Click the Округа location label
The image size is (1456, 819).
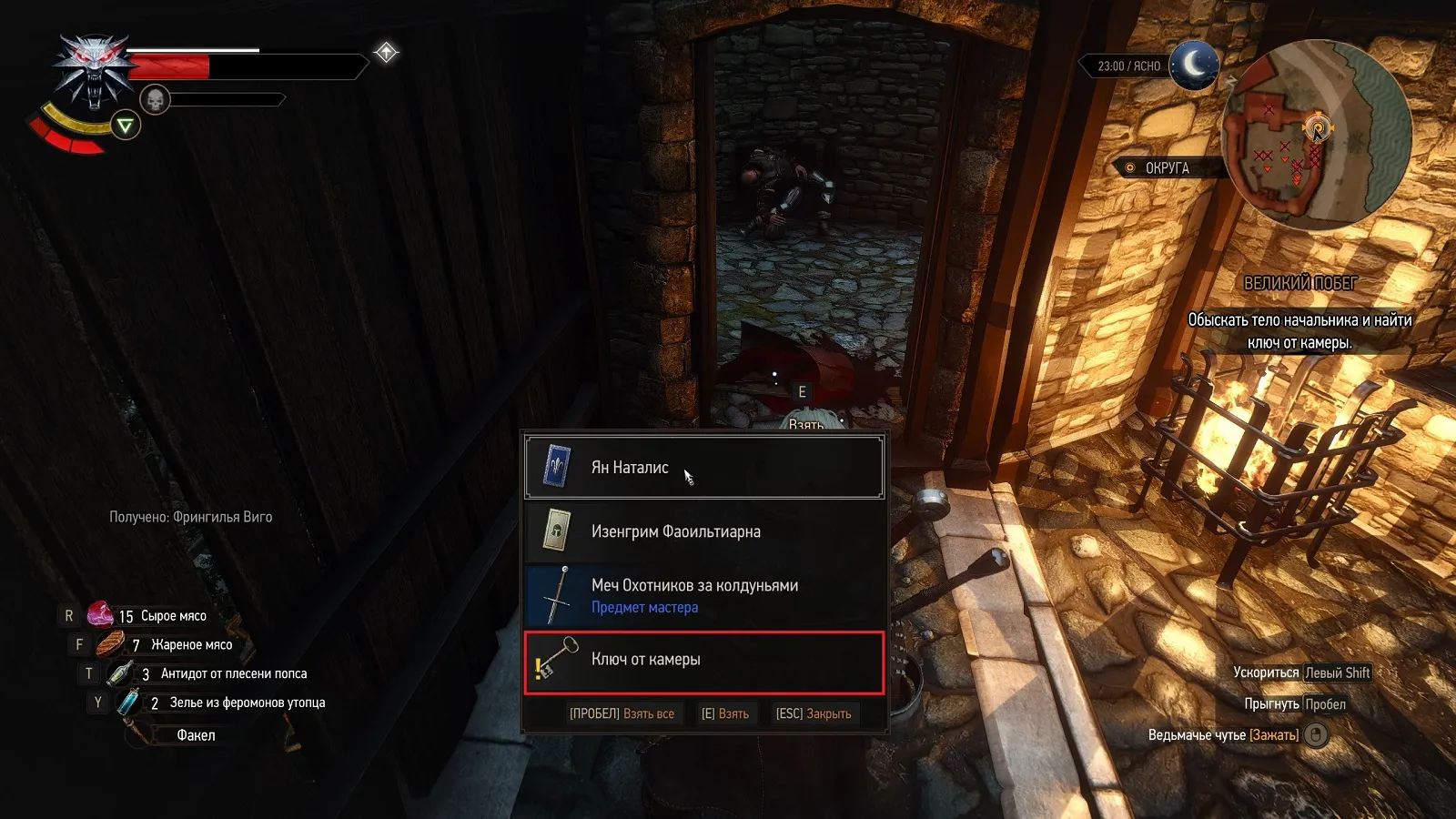click(1167, 168)
